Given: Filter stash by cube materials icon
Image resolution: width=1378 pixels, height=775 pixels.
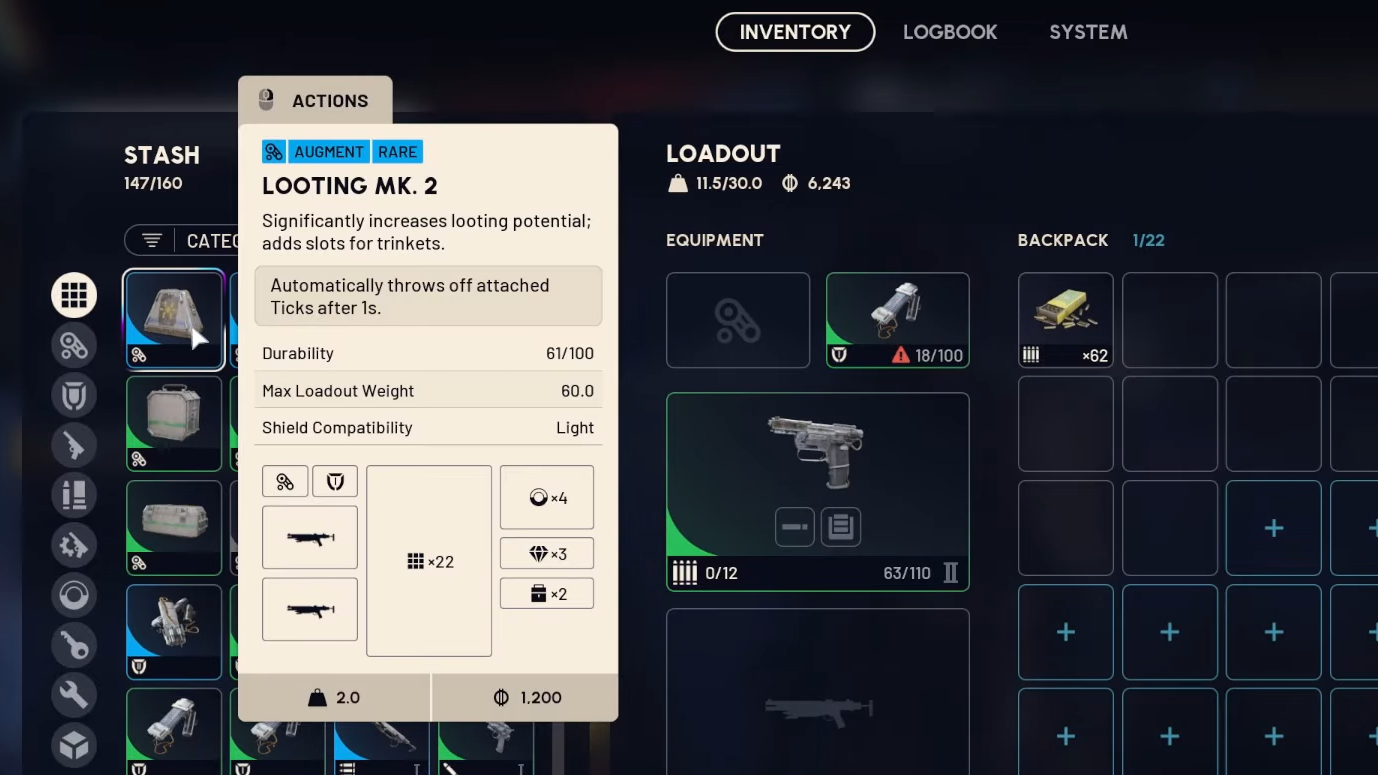Looking at the screenshot, I should [74, 745].
